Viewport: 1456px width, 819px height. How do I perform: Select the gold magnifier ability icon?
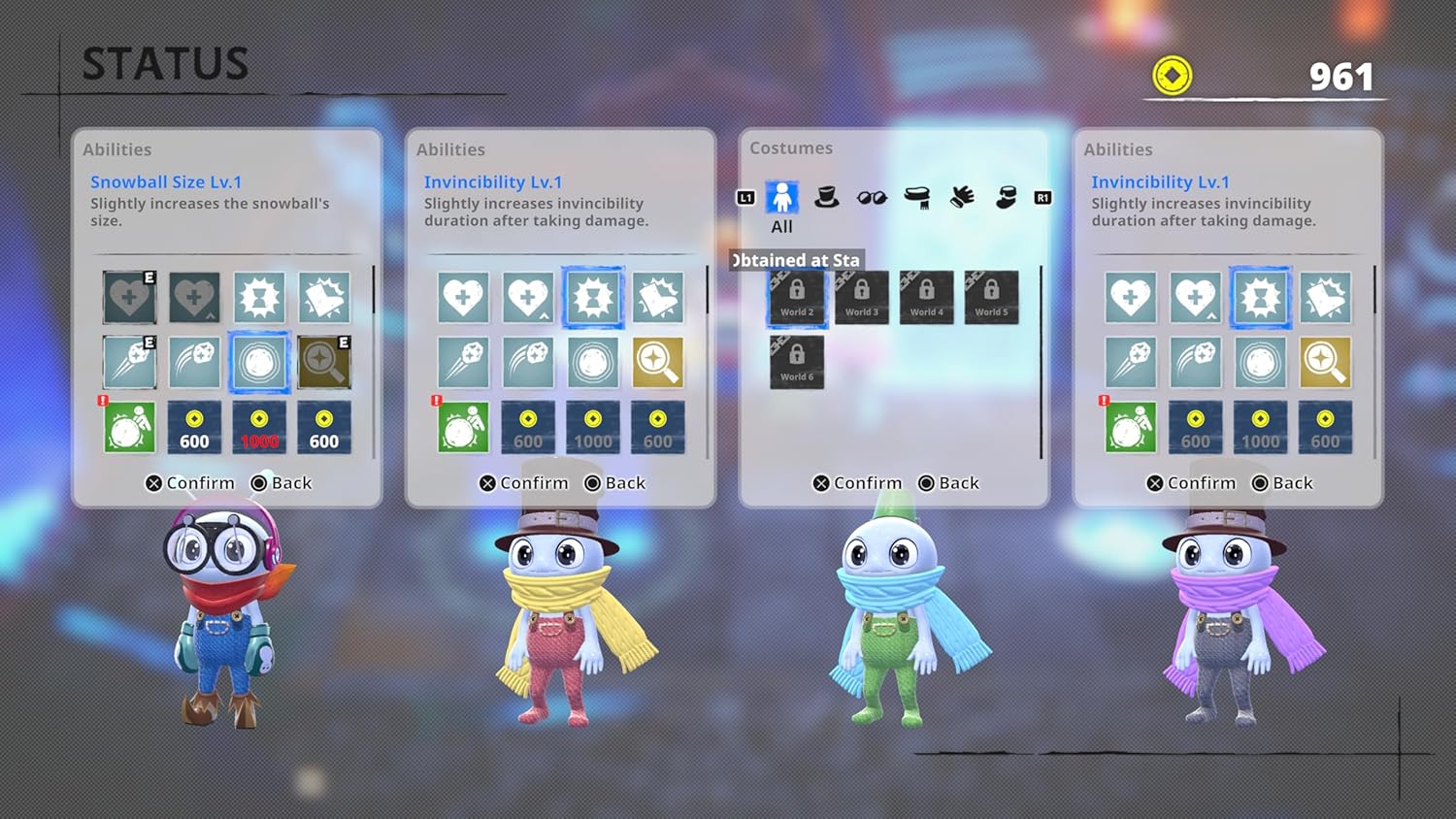click(x=658, y=362)
